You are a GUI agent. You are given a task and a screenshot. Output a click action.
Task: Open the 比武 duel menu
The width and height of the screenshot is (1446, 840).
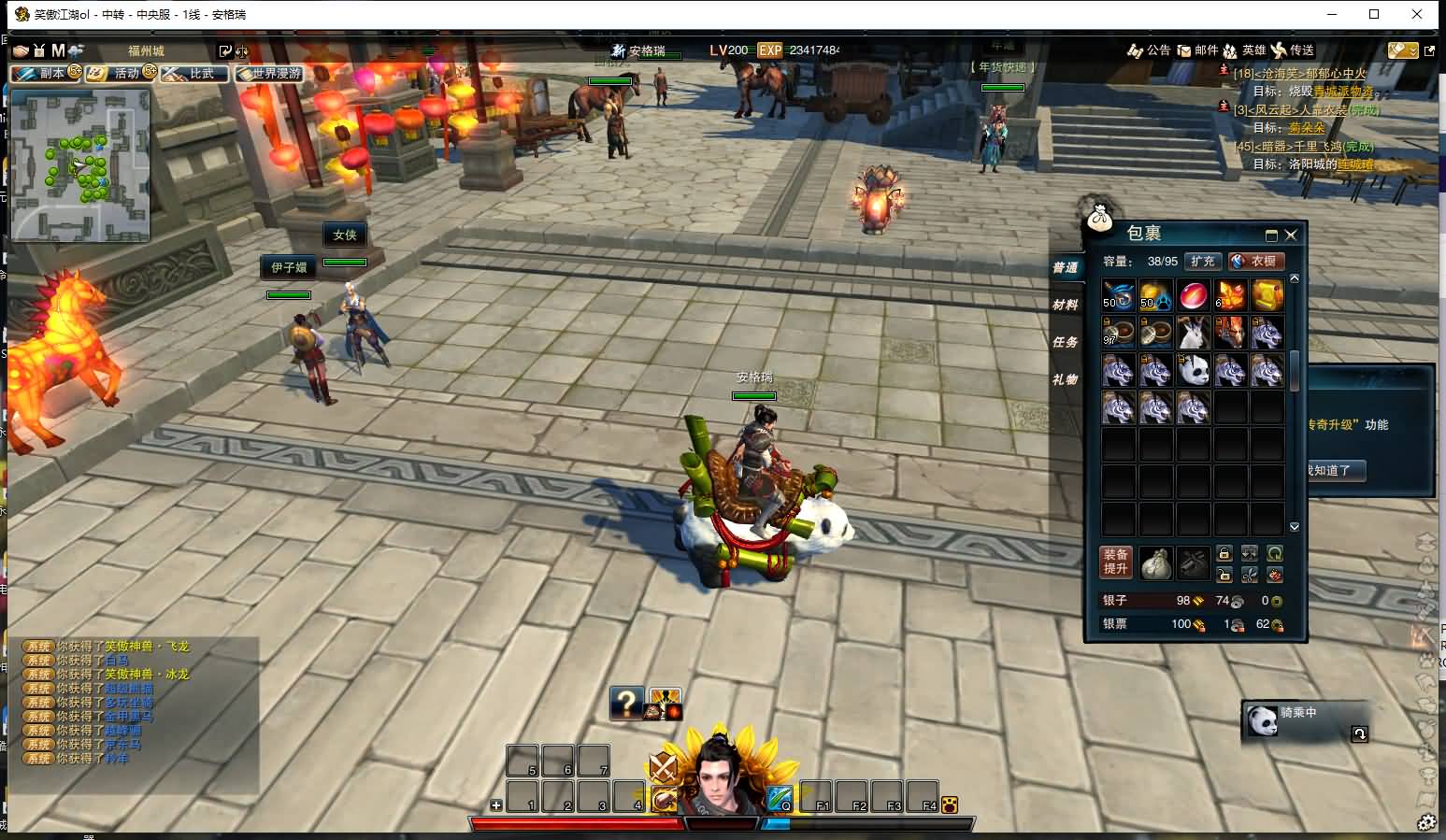pos(194,73)
